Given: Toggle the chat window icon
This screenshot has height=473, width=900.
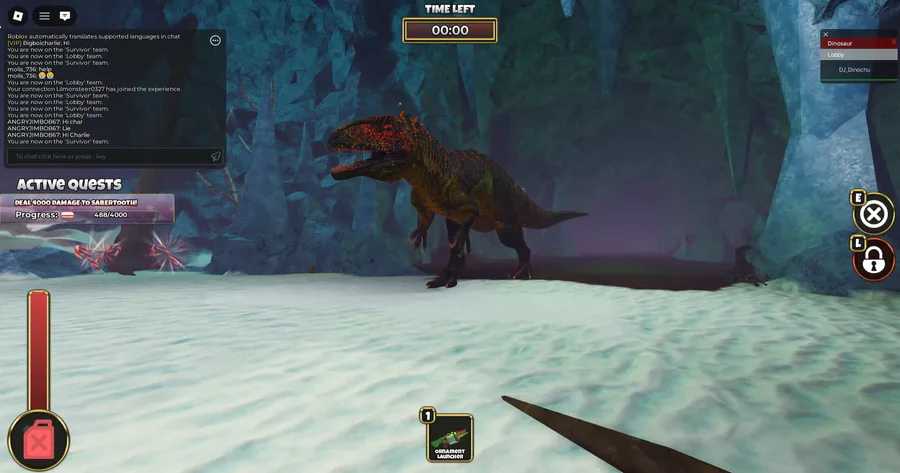Looking at the screenshot, I should [x=65, y=16].
